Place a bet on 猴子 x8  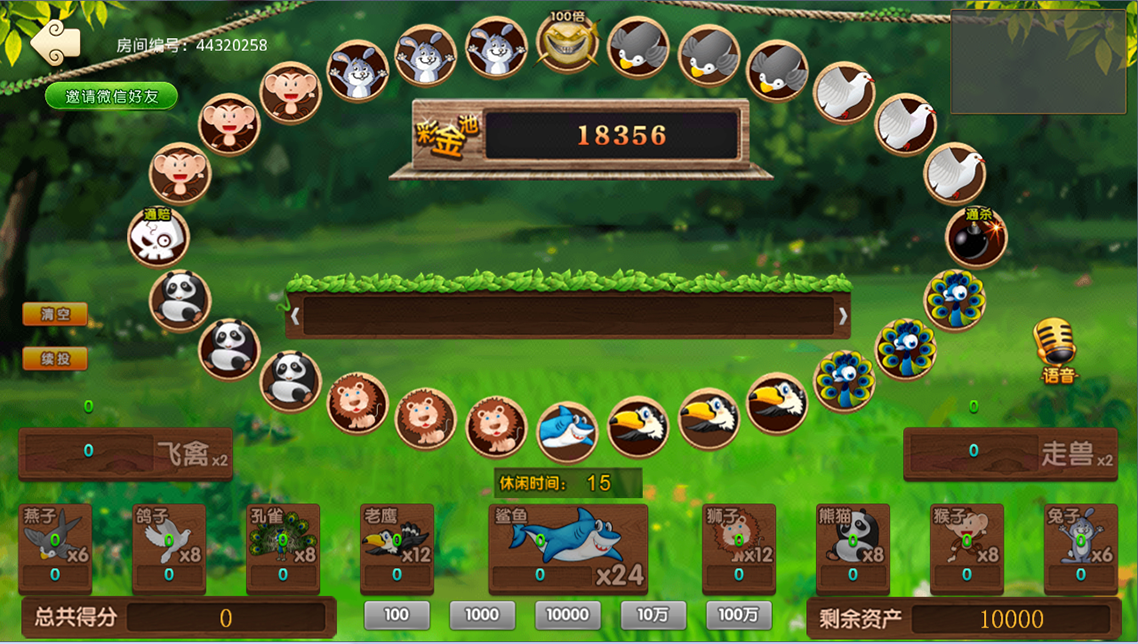coord(967,548)
